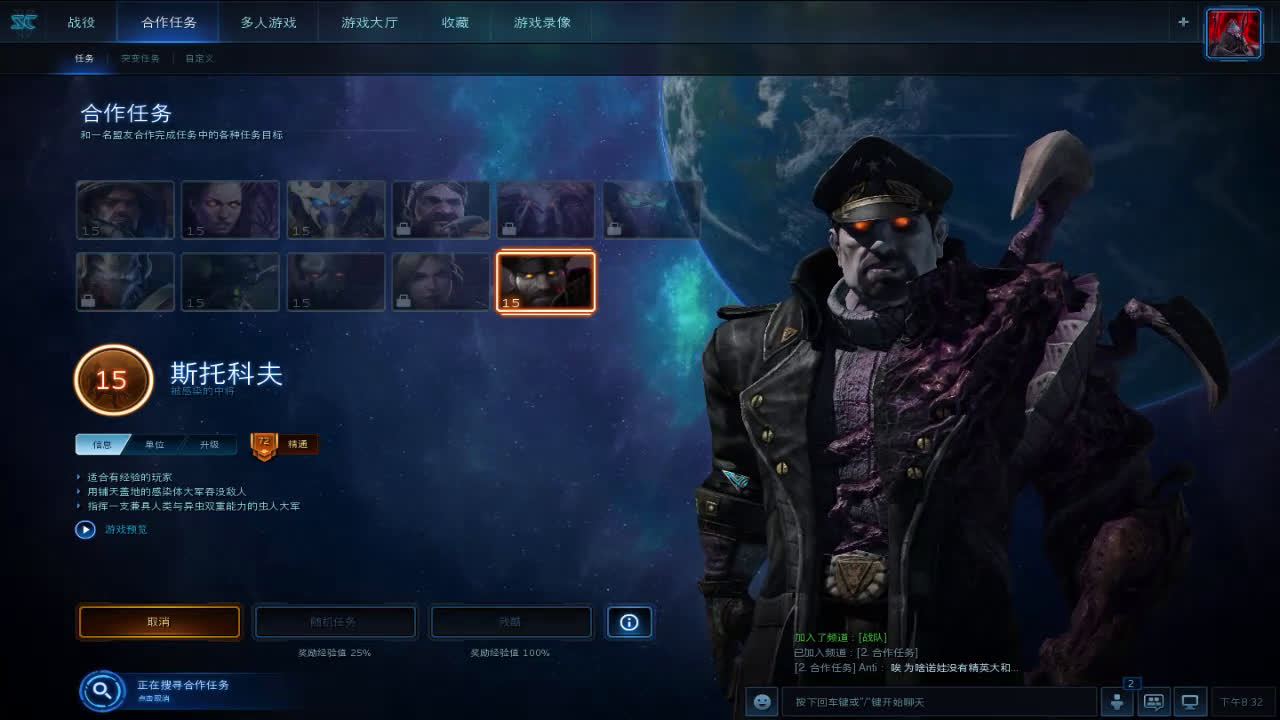Open the 收藏 menu item
The height and width of the screenshot is (720, 1280).
(x=456, y=22)
